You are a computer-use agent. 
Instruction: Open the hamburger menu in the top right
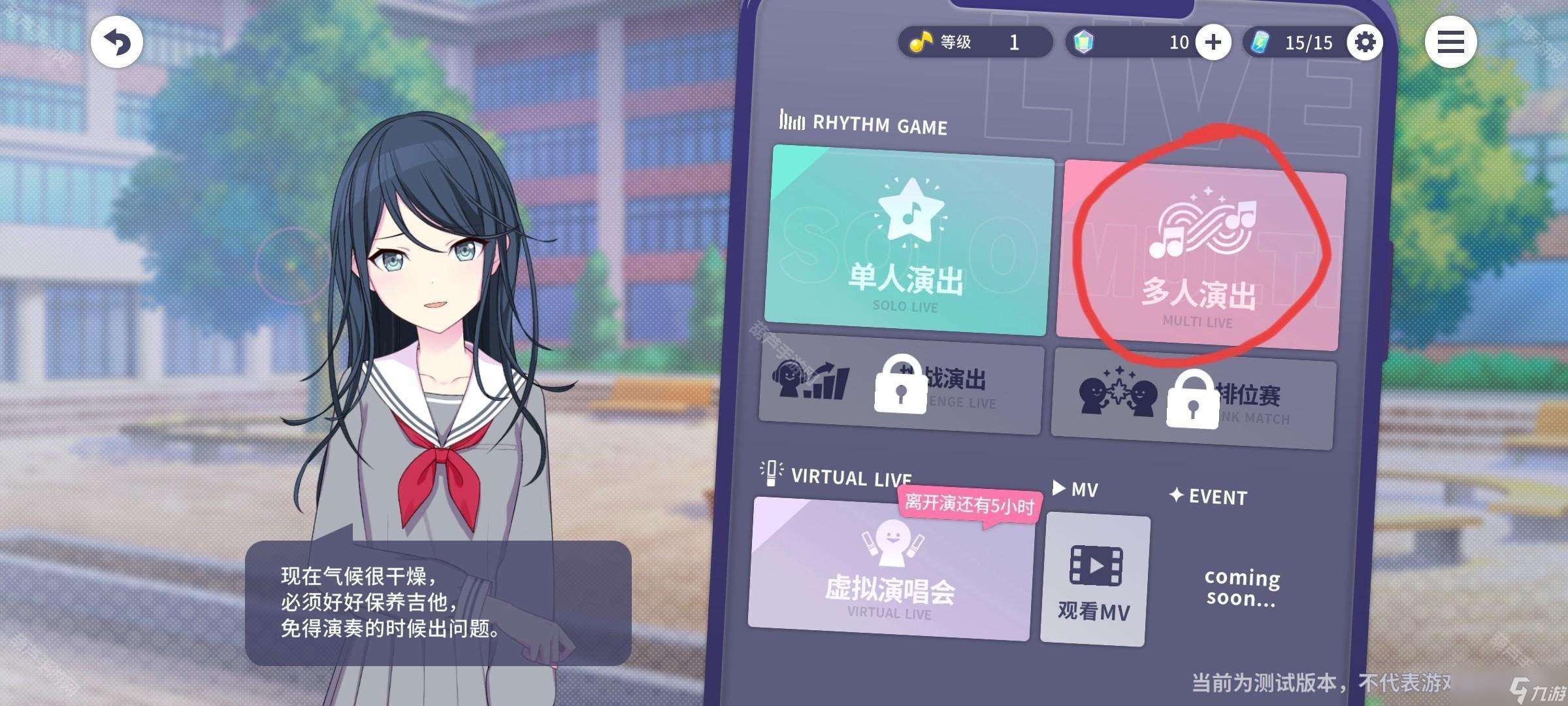point(1450,42)
